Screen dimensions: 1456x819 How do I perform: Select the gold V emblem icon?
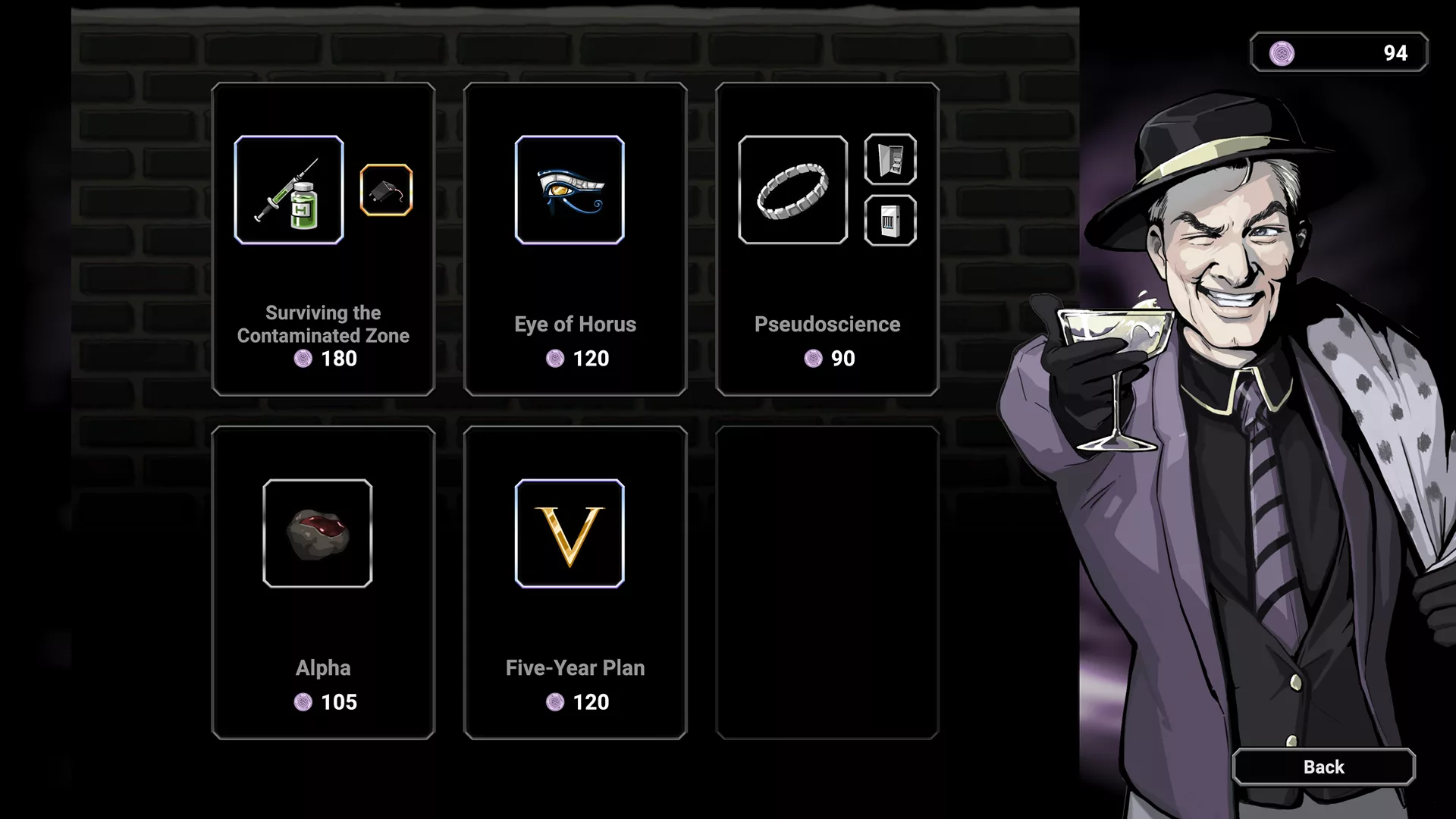click(570, 533)
